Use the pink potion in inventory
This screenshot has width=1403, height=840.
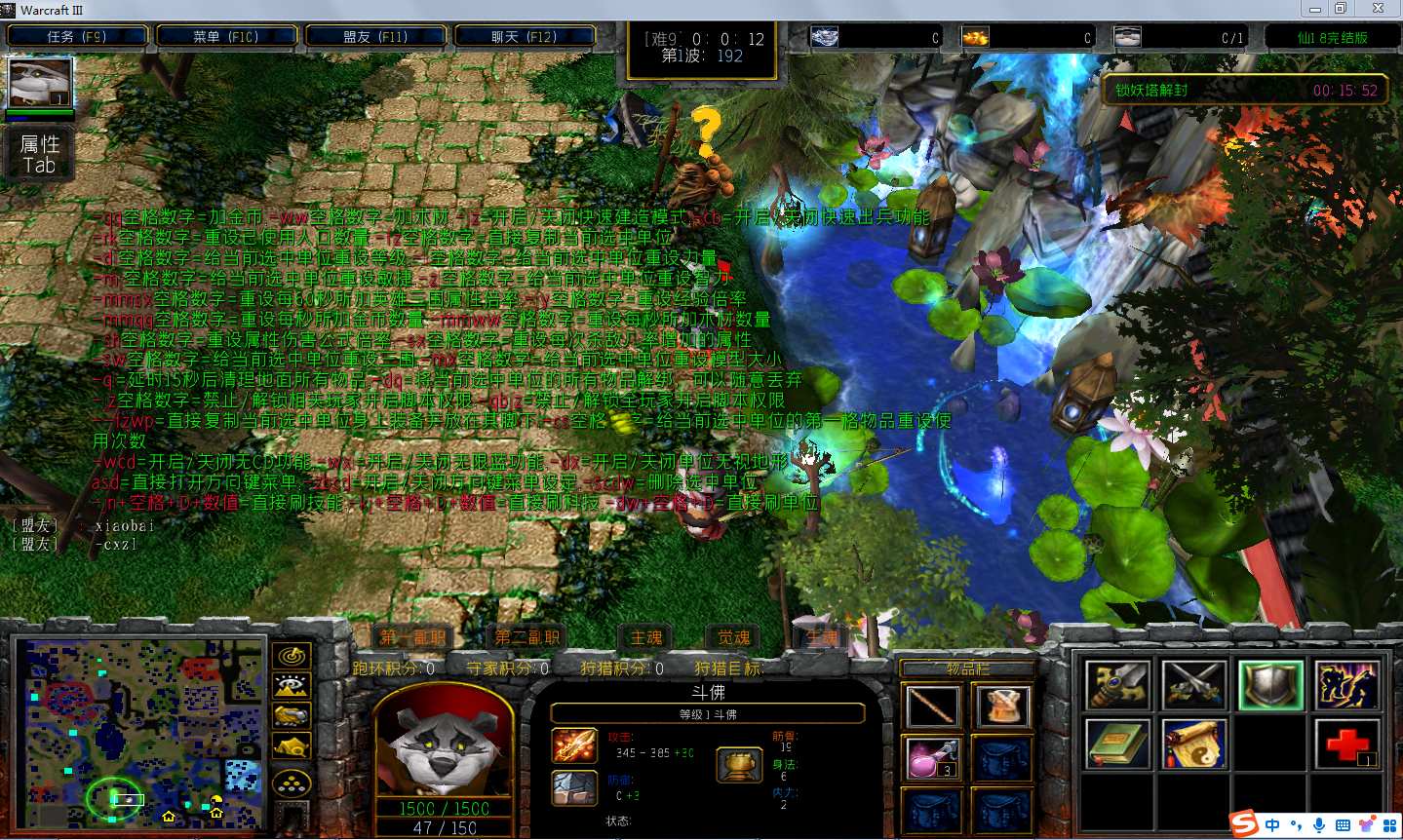(x=932, y=758)
